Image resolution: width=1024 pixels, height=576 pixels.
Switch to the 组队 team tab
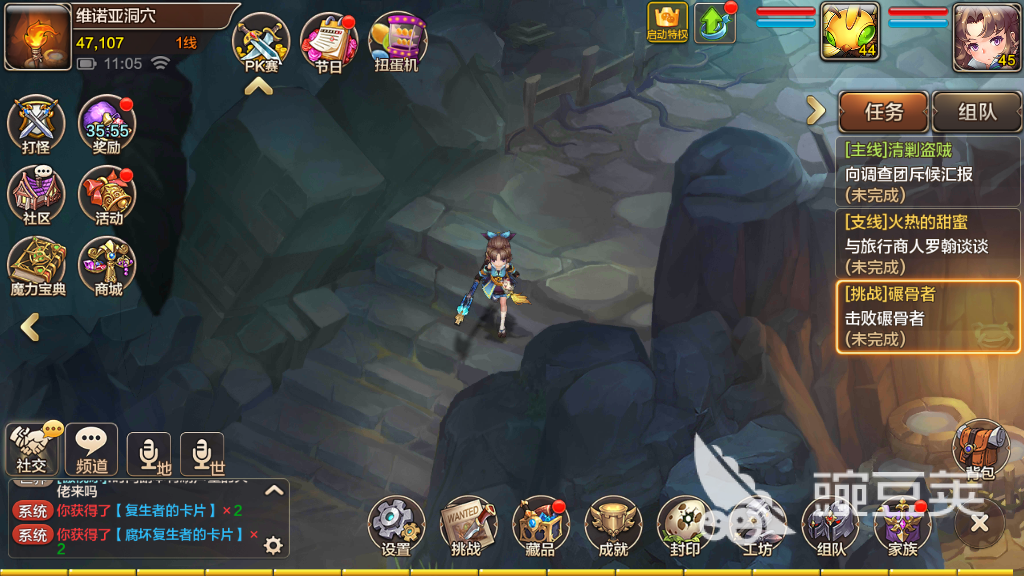pyautogui.click(x=975, y=112)
